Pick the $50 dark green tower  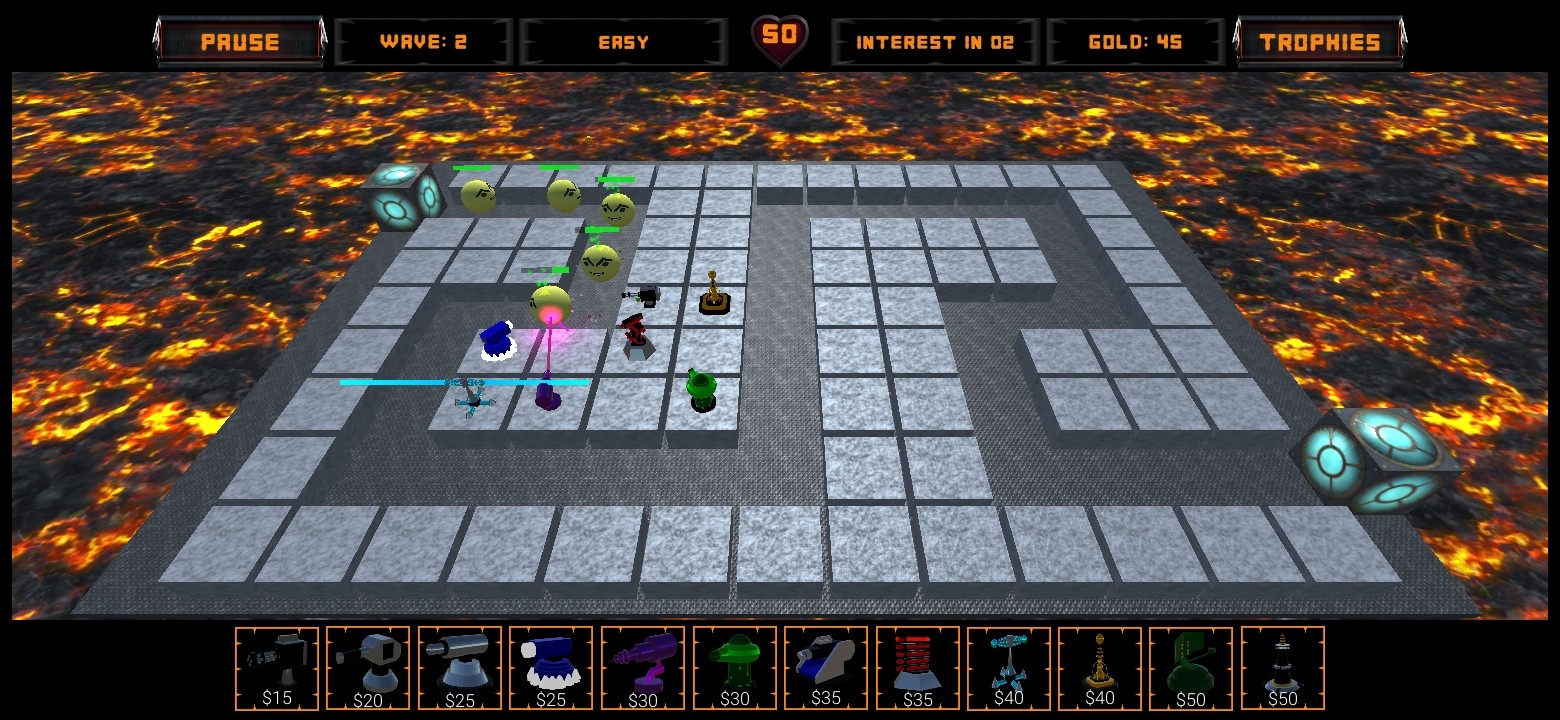tap(1191, 668)
